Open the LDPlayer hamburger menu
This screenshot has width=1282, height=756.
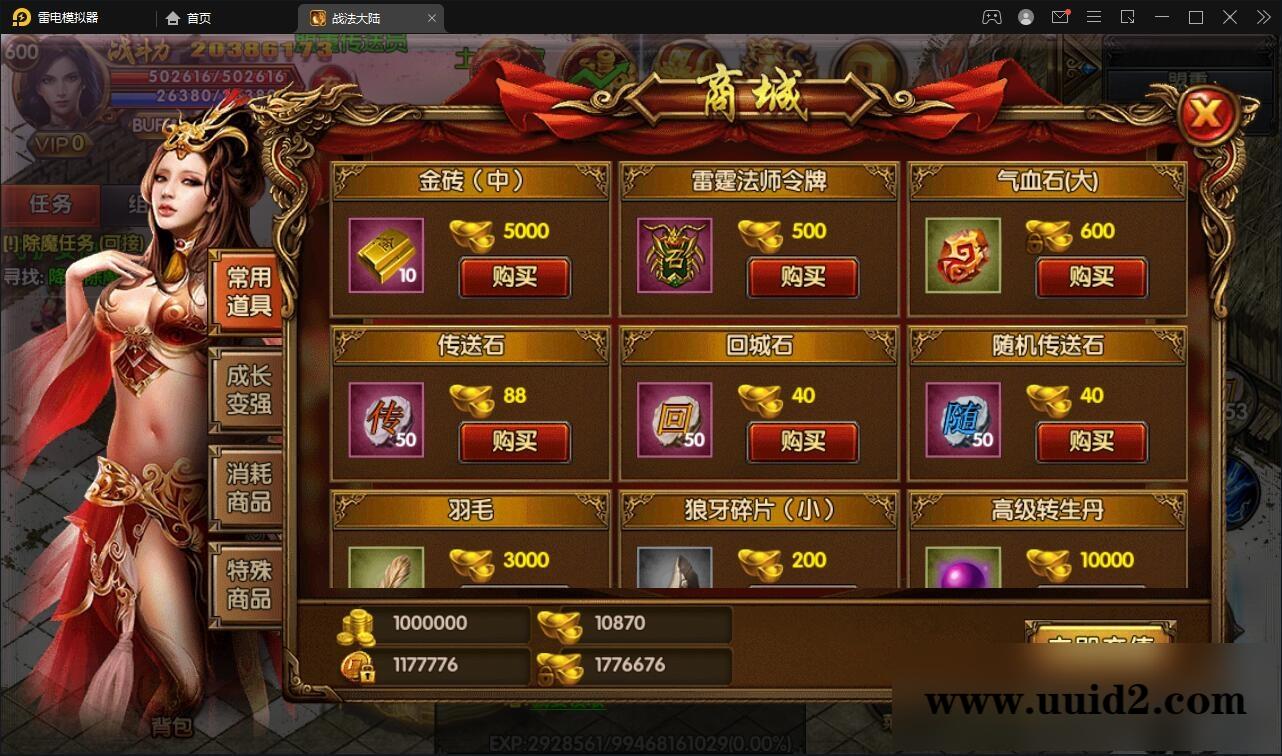pos(1094,17)
